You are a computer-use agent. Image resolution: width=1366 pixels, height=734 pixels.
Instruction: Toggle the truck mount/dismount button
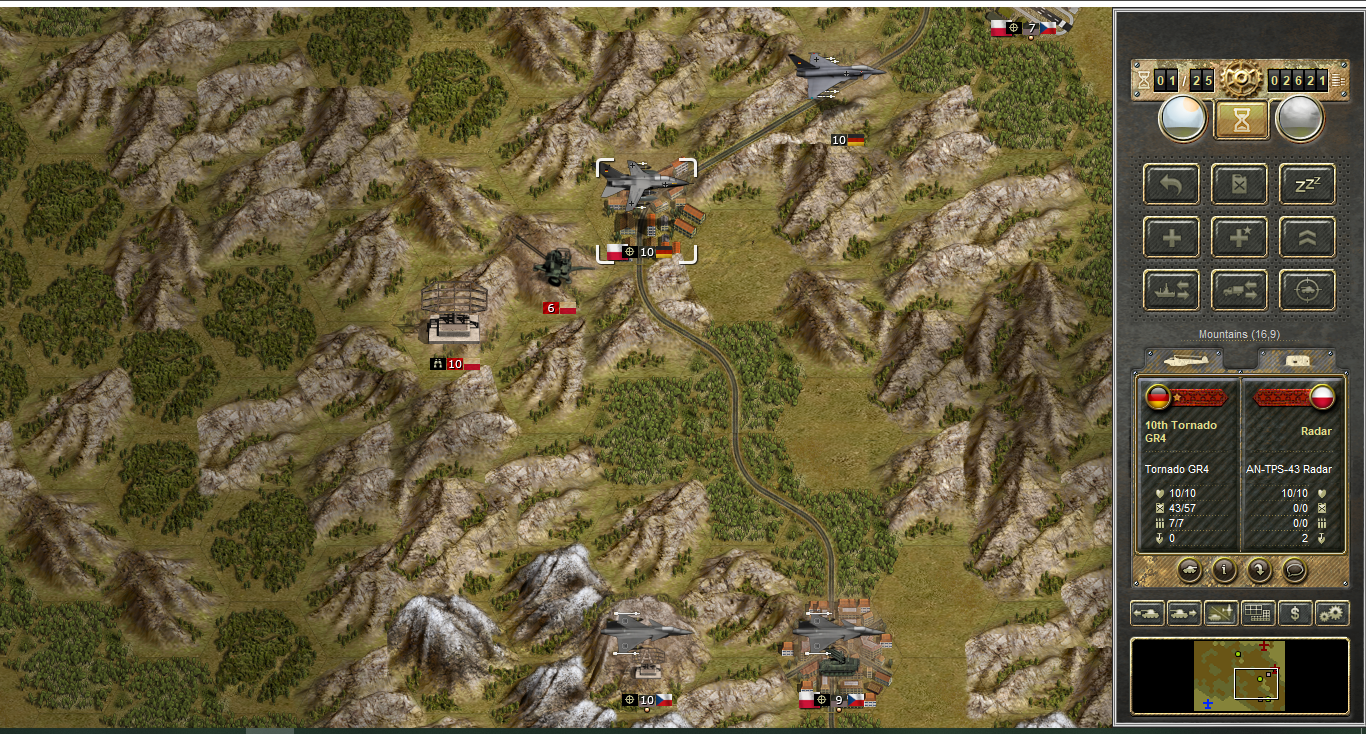point(1239,290)
